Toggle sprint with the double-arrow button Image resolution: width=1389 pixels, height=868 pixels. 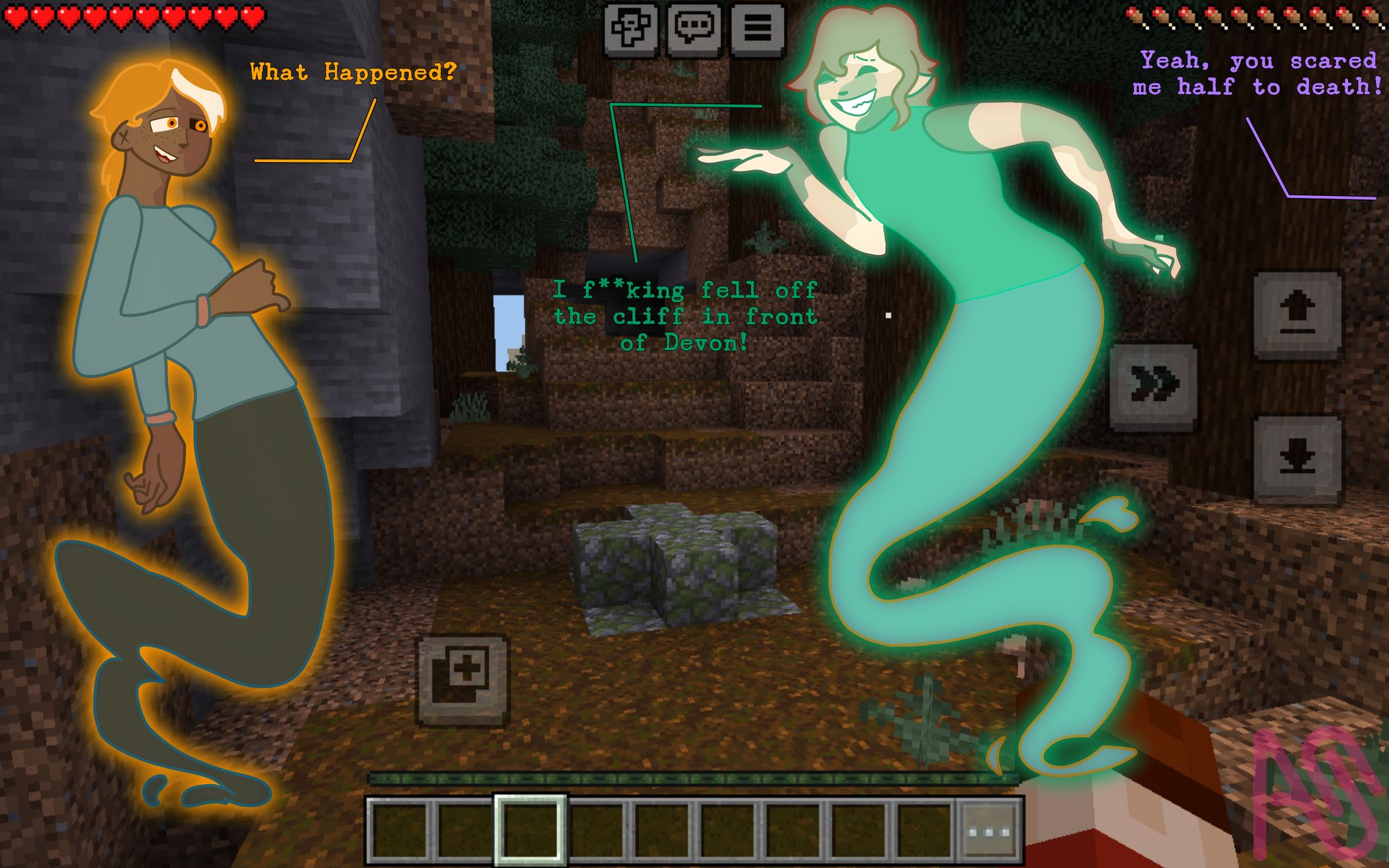[1153, 385]
